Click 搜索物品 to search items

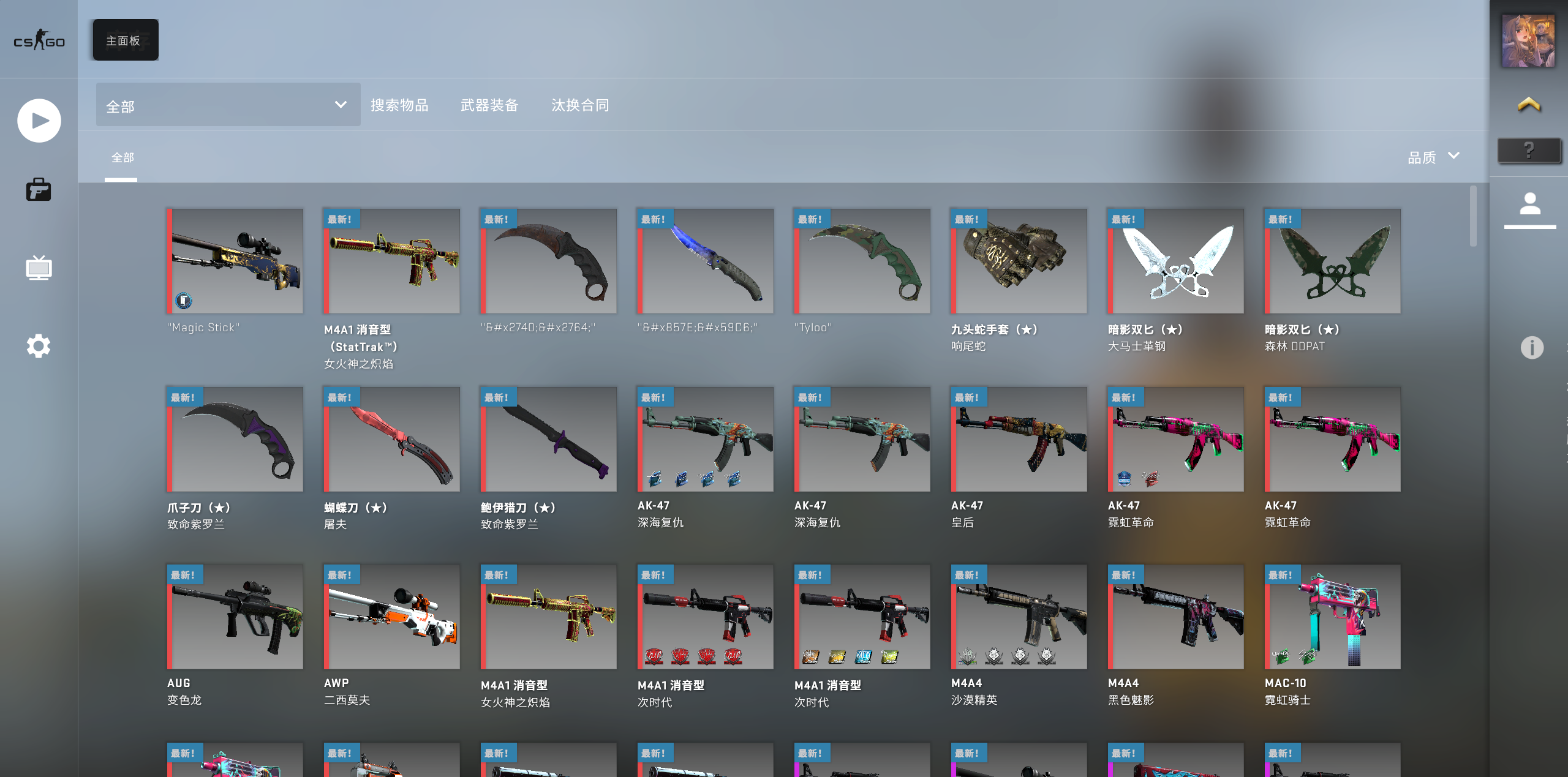(401, 105)
